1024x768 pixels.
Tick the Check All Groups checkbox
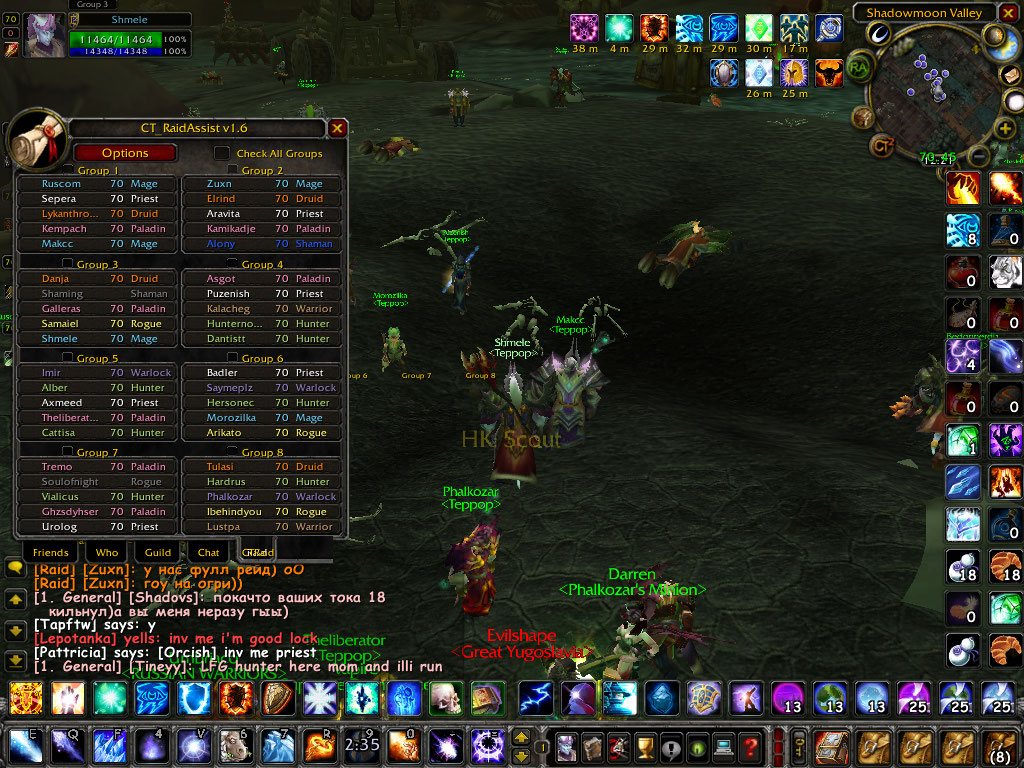pyautogui.click(x=222, y=153)
